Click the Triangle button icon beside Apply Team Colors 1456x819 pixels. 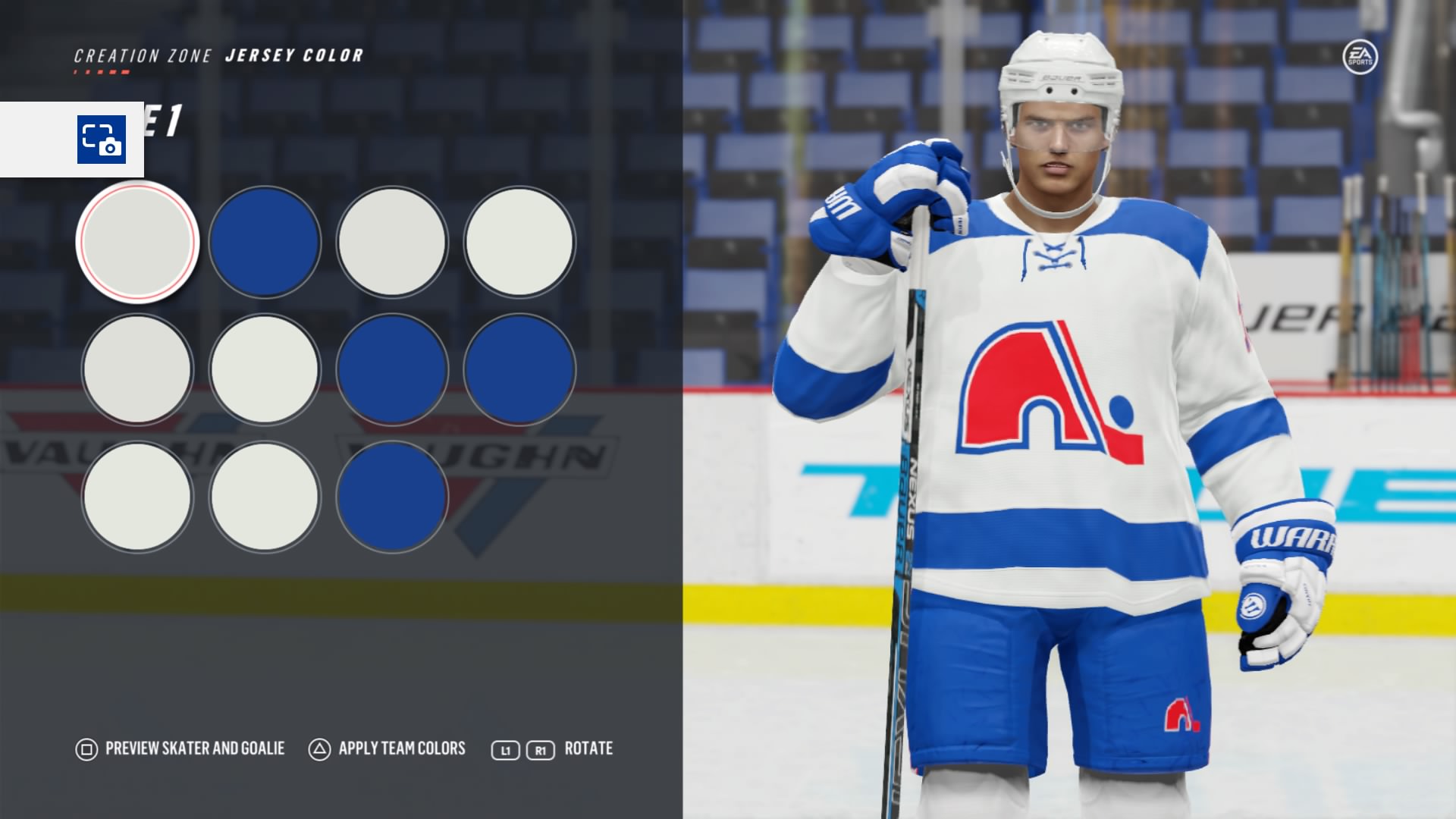click(x=318, y=748)
